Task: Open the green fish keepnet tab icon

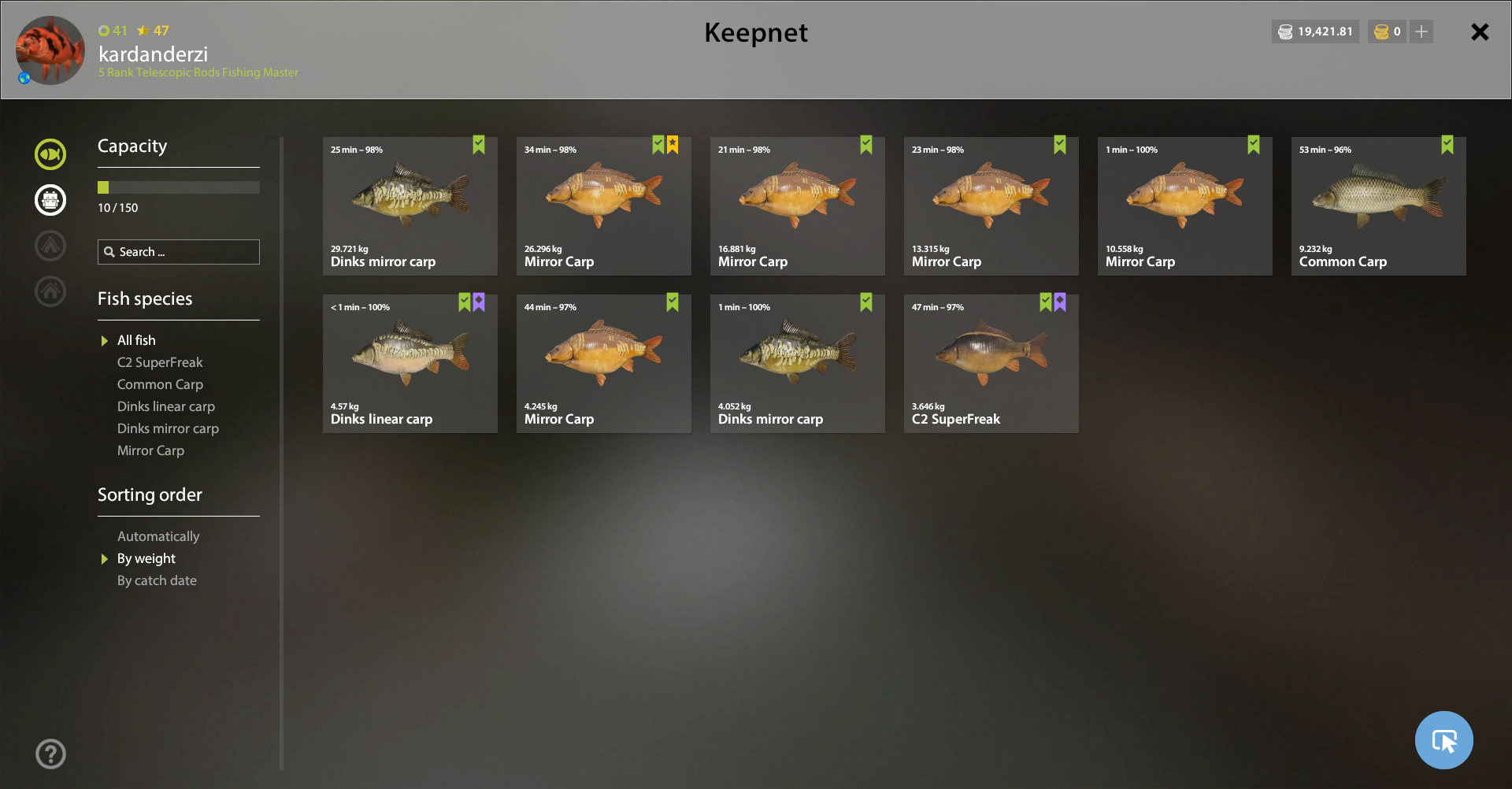Action: click(50, 154)
